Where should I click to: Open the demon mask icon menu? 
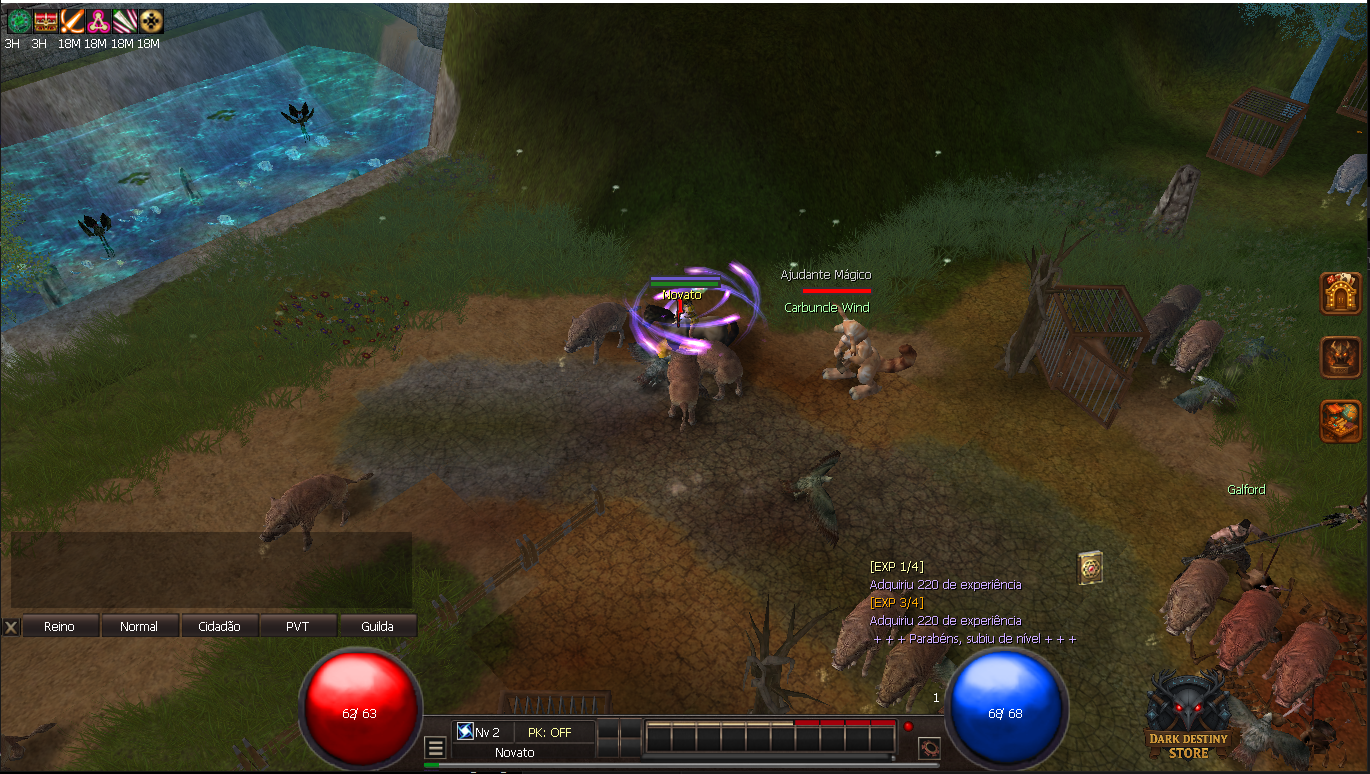[1340, 357]
